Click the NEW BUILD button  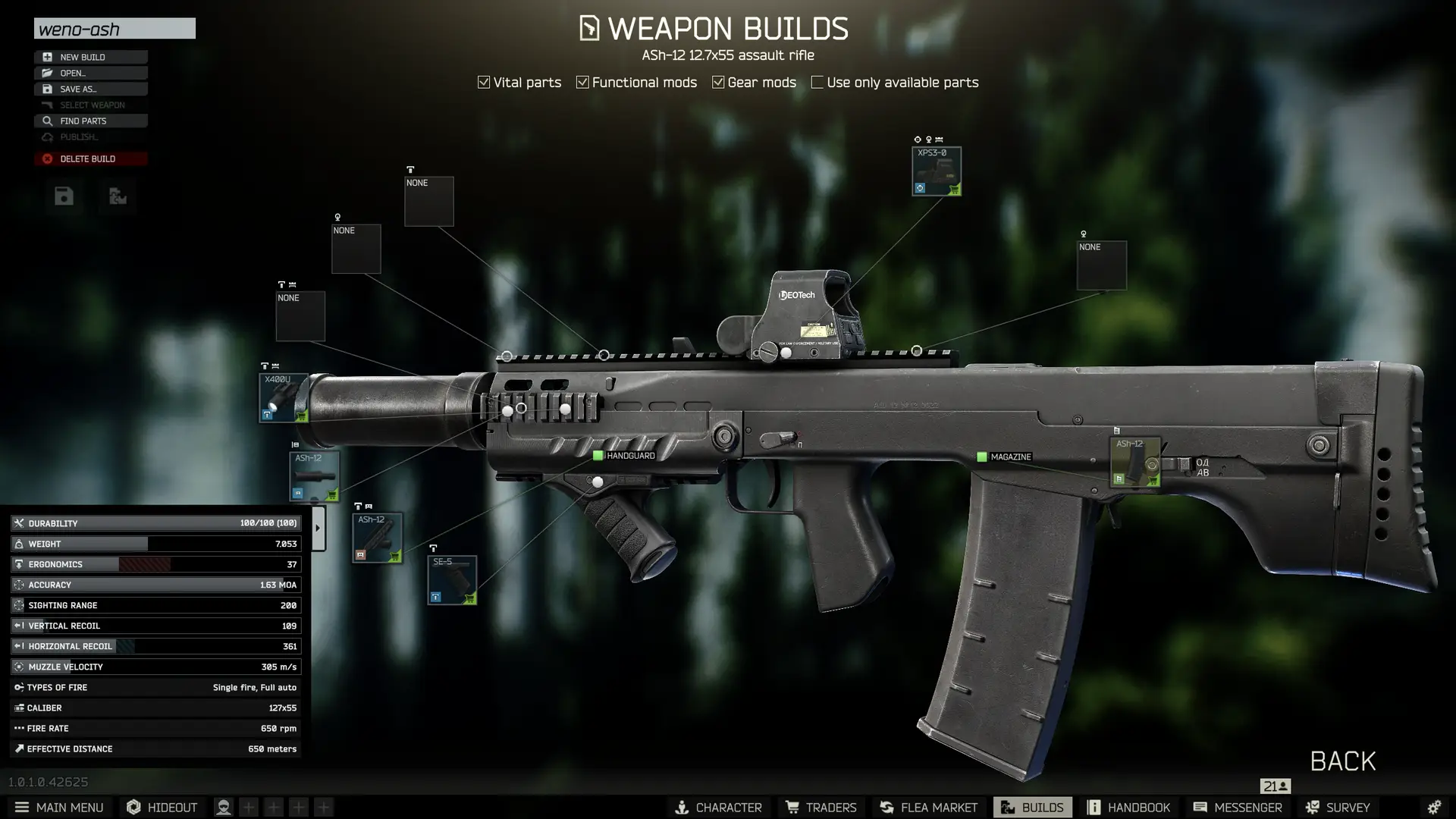(90, 57)
